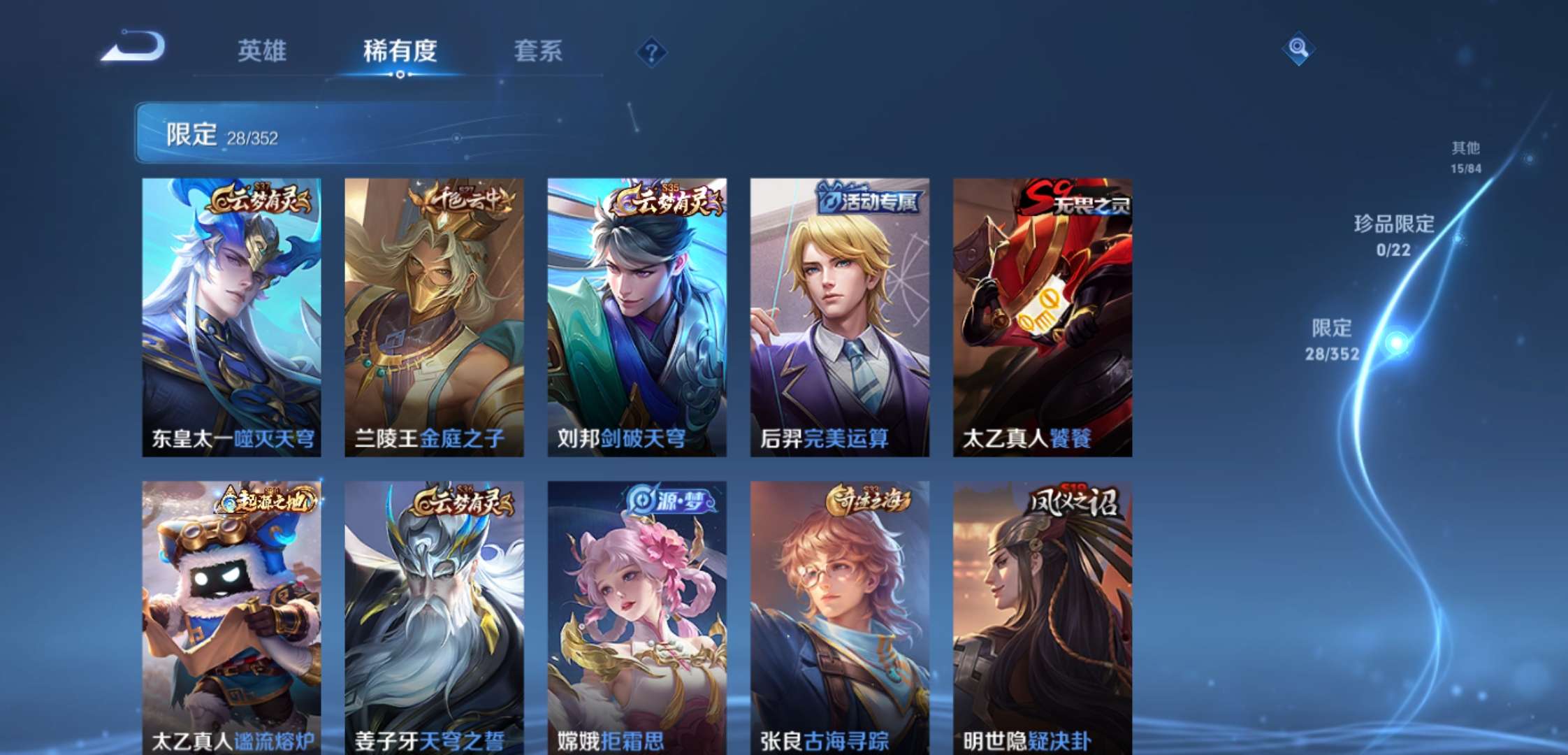Switch to the 英雄 tab

264,52
